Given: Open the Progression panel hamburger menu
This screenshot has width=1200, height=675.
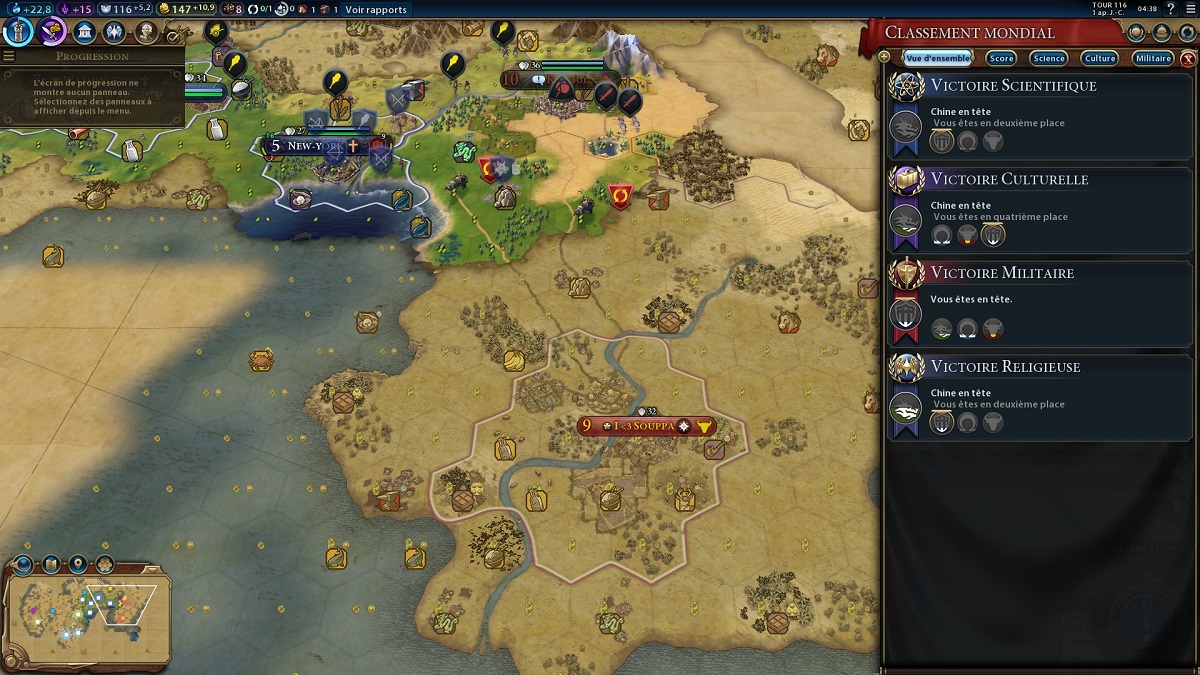Looking at the screenshot, I should [x=9, y=57].
